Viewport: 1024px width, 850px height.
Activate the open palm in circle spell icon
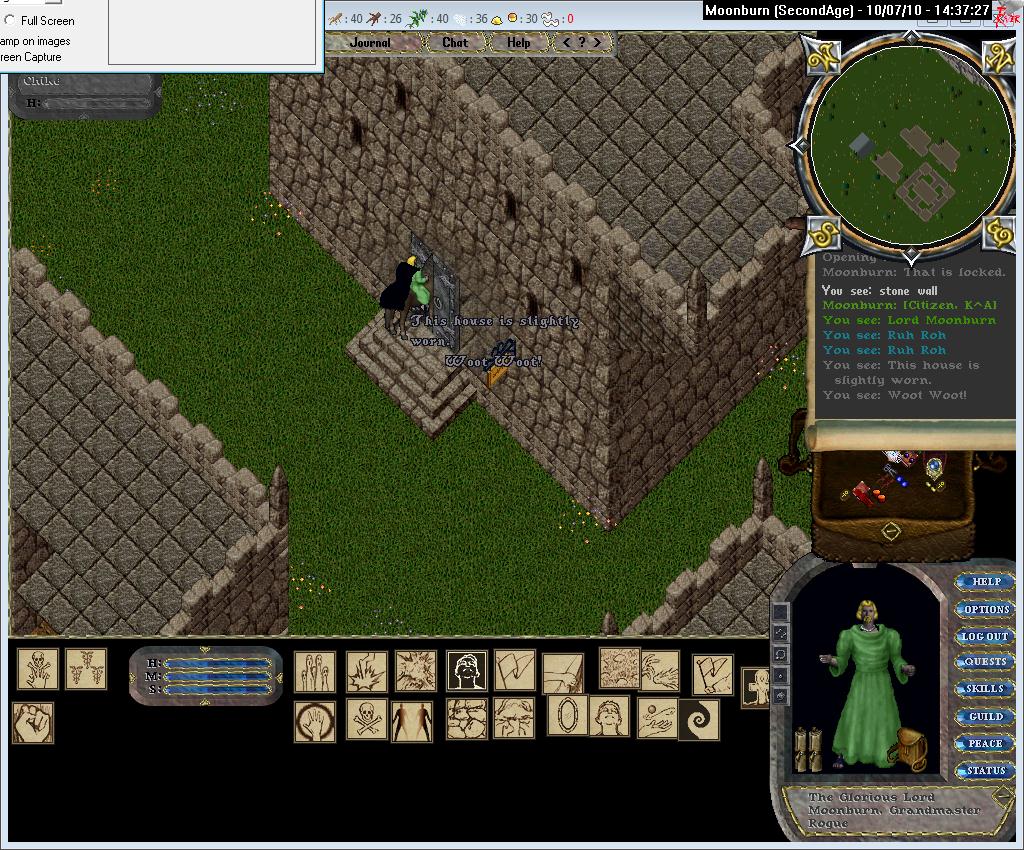click(x=314, y=721)
